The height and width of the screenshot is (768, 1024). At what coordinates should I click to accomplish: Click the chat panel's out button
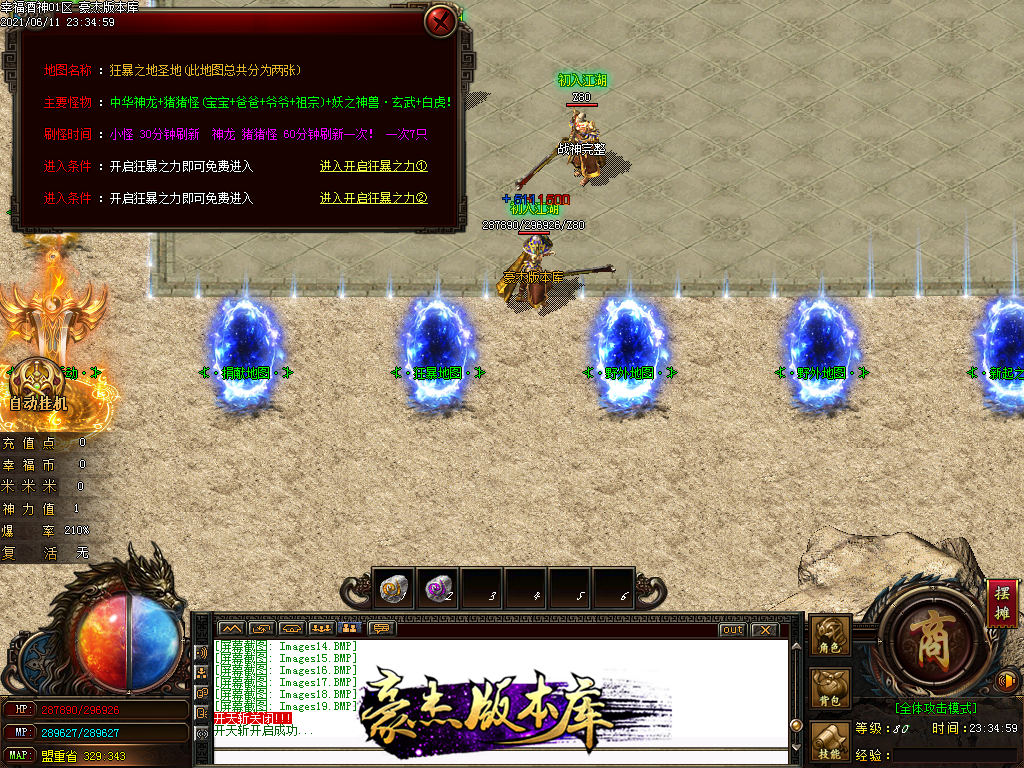point(732,630)
